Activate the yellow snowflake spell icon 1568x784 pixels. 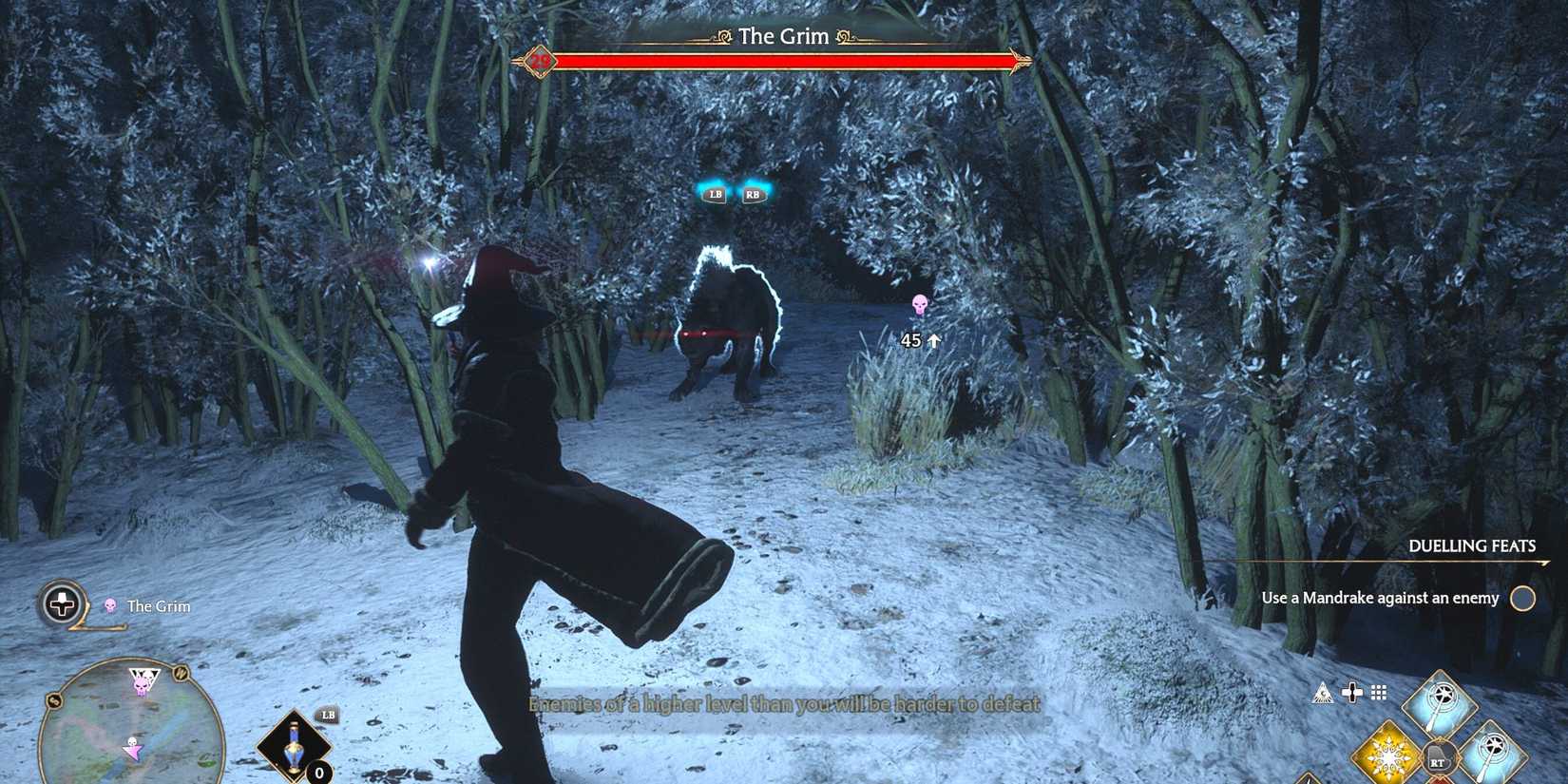pyautogui.click(x=1388, y=756)
